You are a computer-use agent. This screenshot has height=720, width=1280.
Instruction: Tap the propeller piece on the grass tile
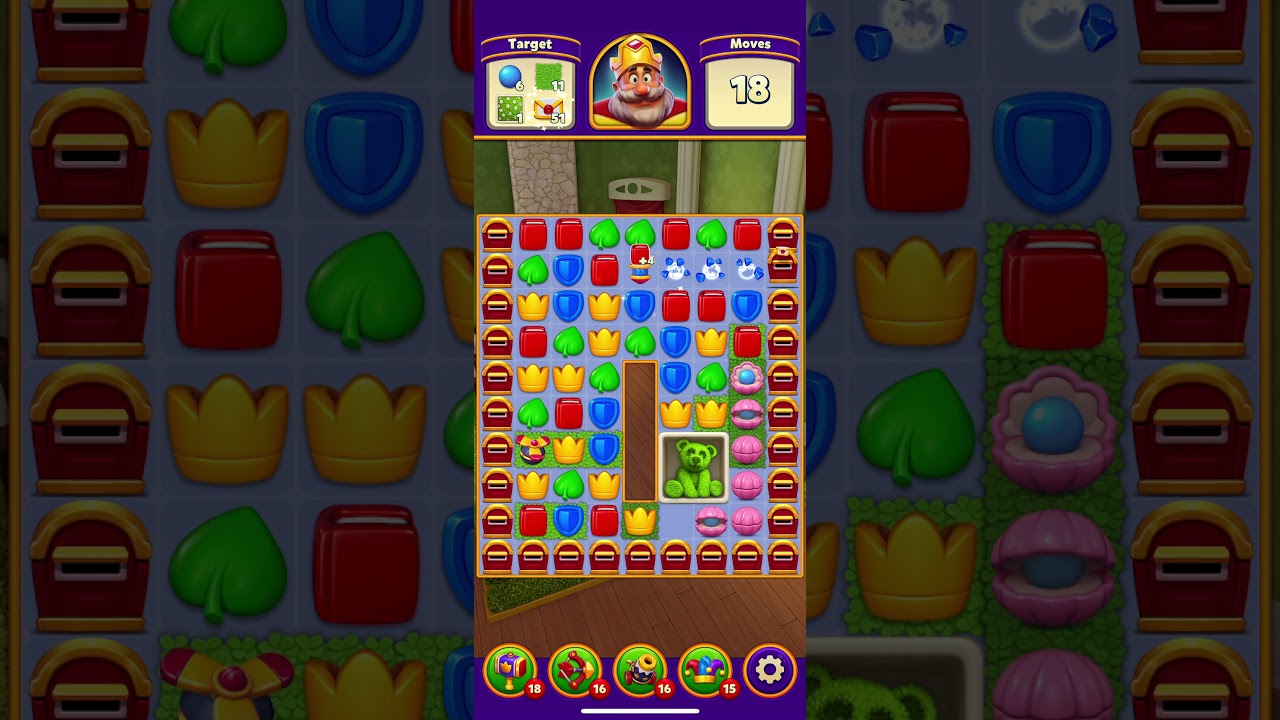[x=532, y=448]
